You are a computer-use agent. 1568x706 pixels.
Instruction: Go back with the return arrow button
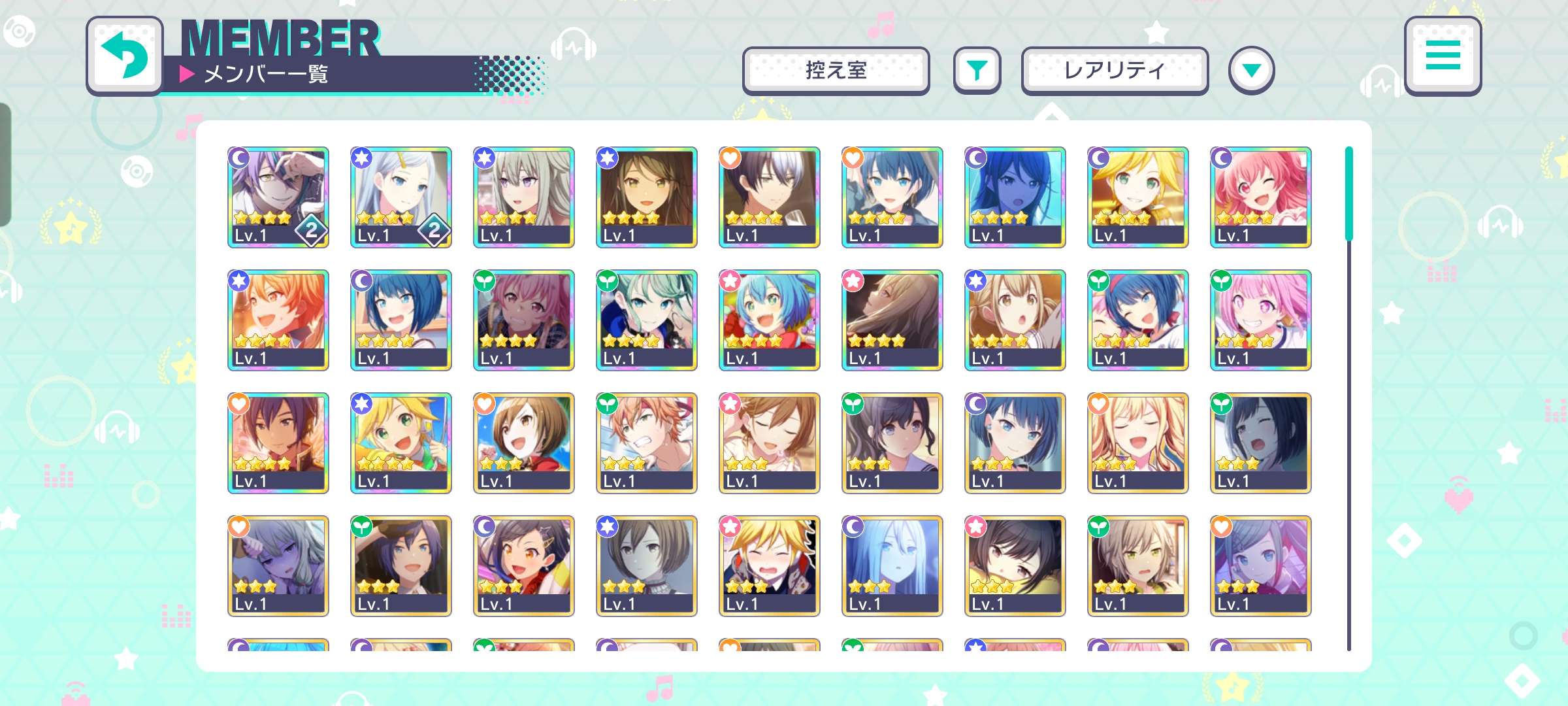point(124,56)
